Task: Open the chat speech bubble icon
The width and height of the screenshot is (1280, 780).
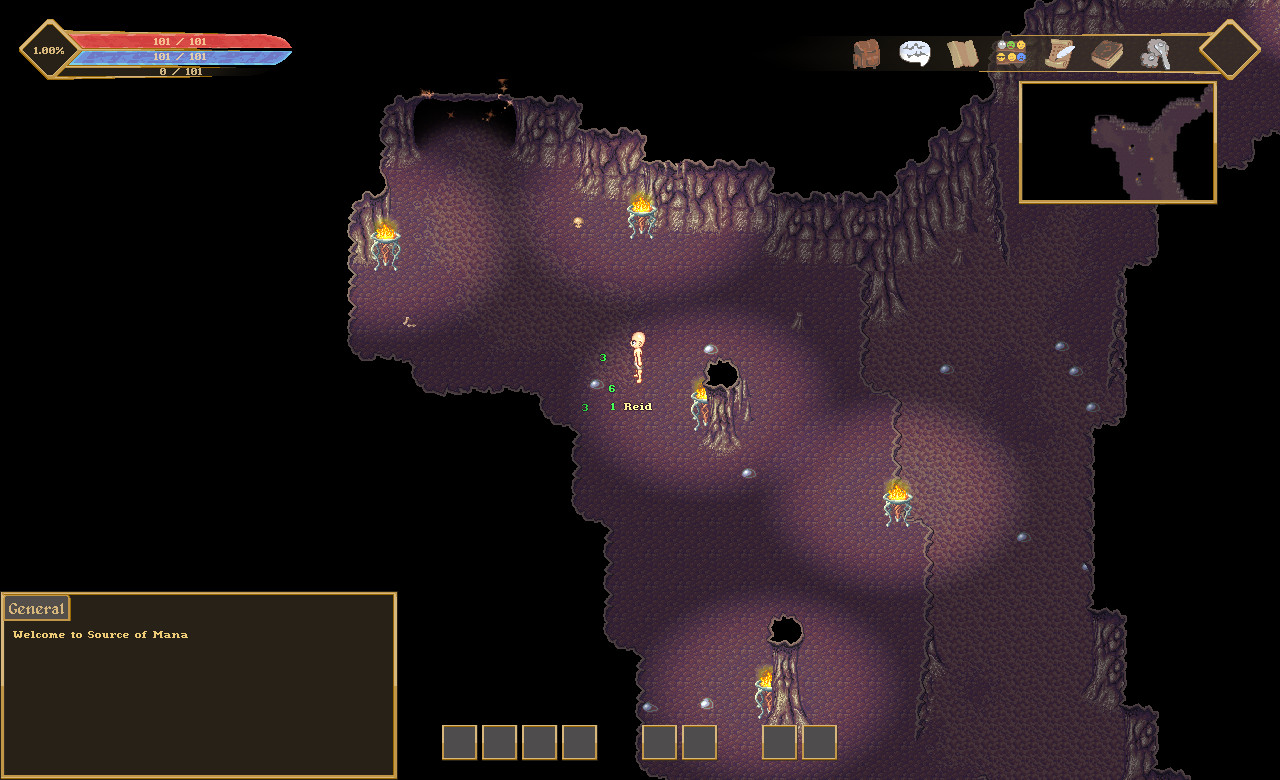Action: pos(915,53)
